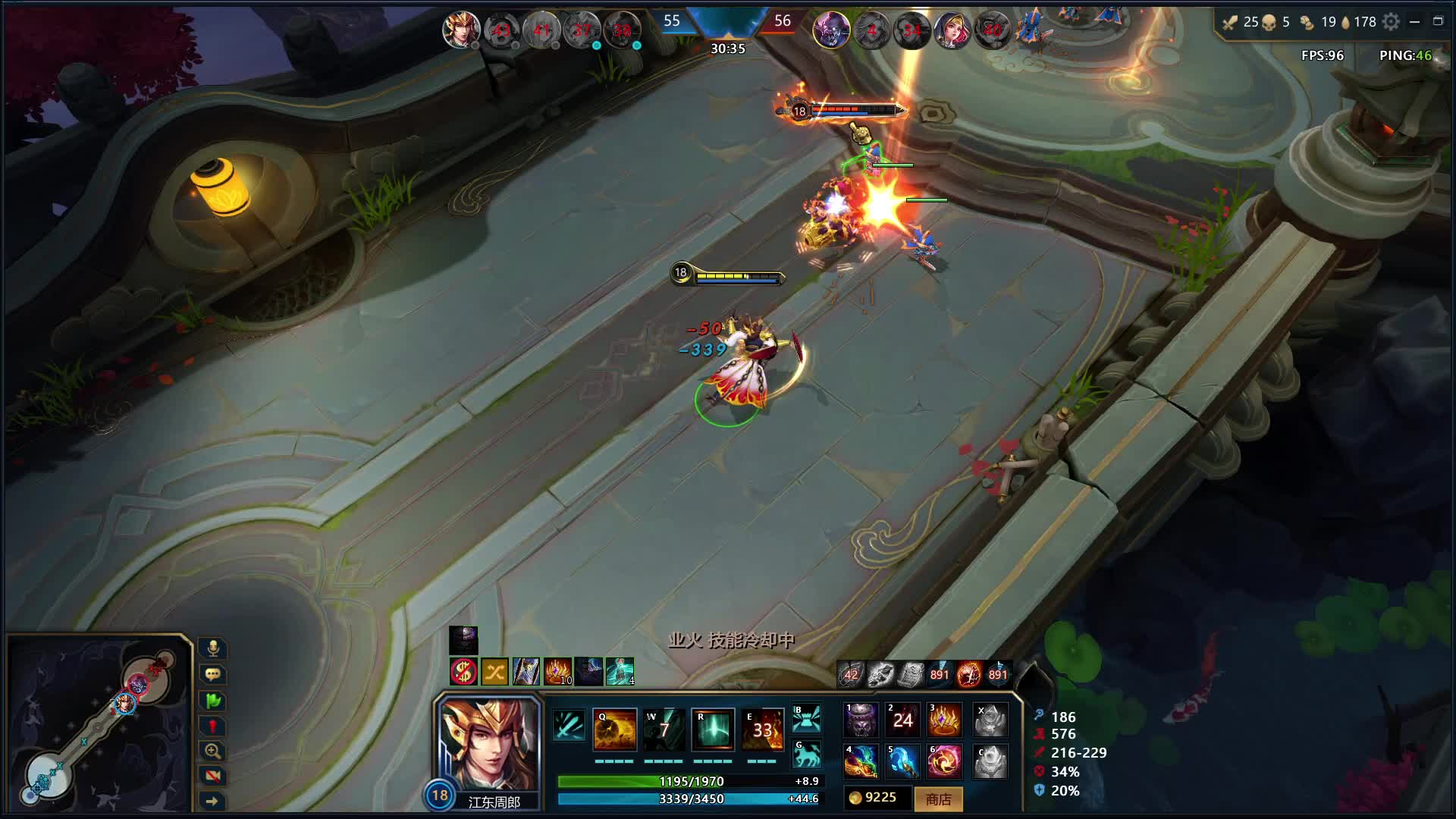Click the E flame skill icon

(x=762, y=730)
